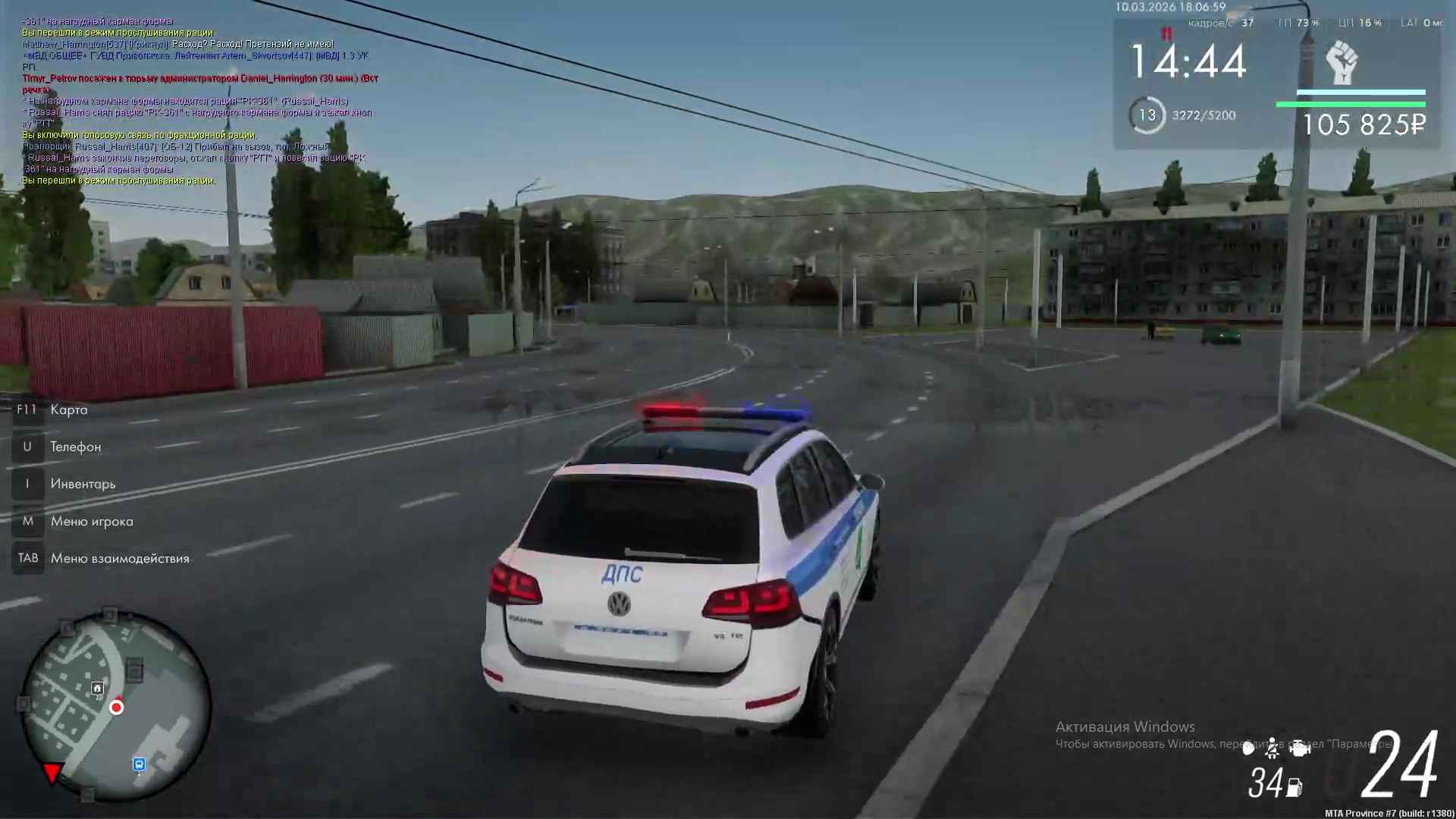
Task: Select the house marker on the minimap
Action: coord(97,688)
